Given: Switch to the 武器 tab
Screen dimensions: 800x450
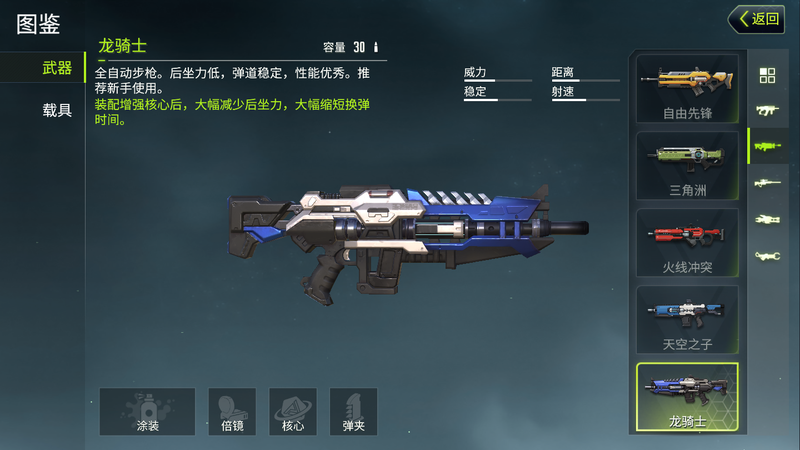Looking at the screenshot, I should pyautogui.click(x=56, y=68).
